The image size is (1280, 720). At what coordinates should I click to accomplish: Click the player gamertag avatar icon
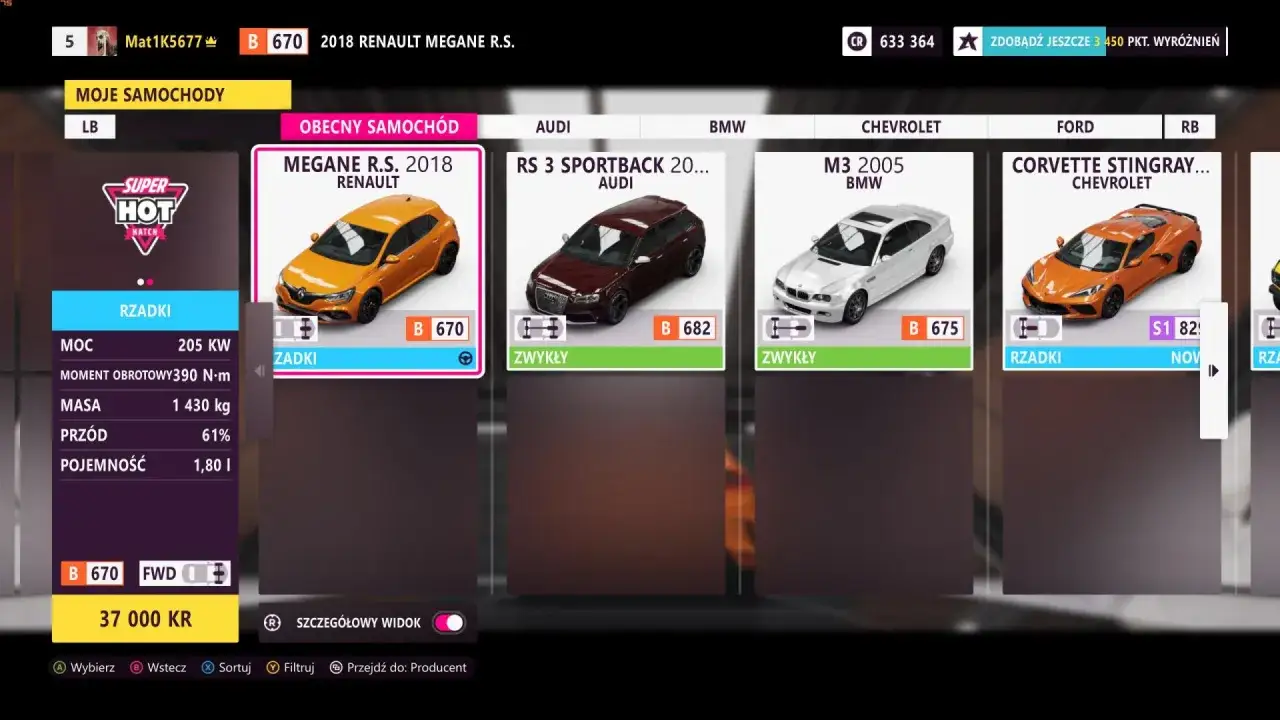[103, 40]
